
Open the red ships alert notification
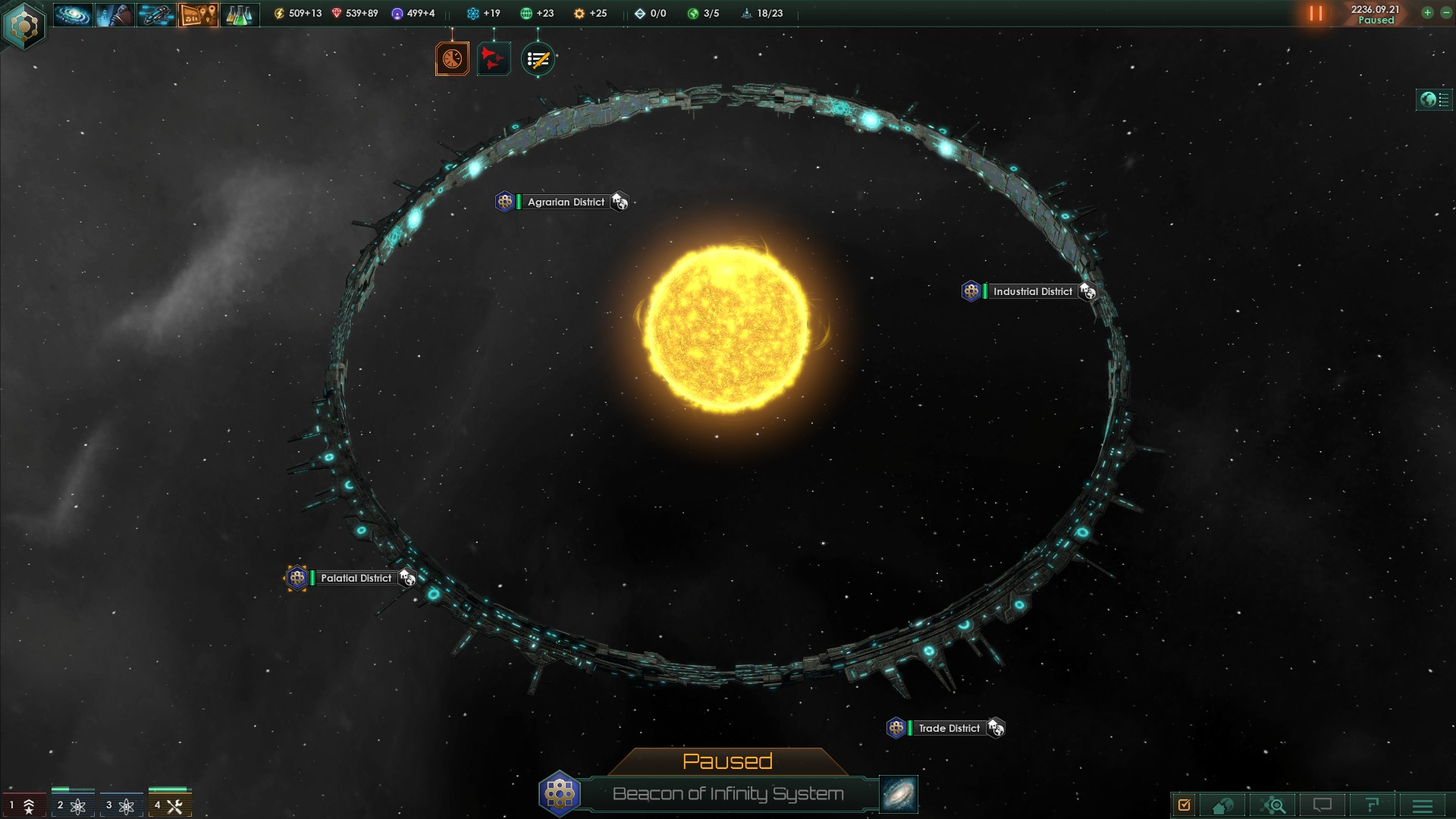pos(494,59)
